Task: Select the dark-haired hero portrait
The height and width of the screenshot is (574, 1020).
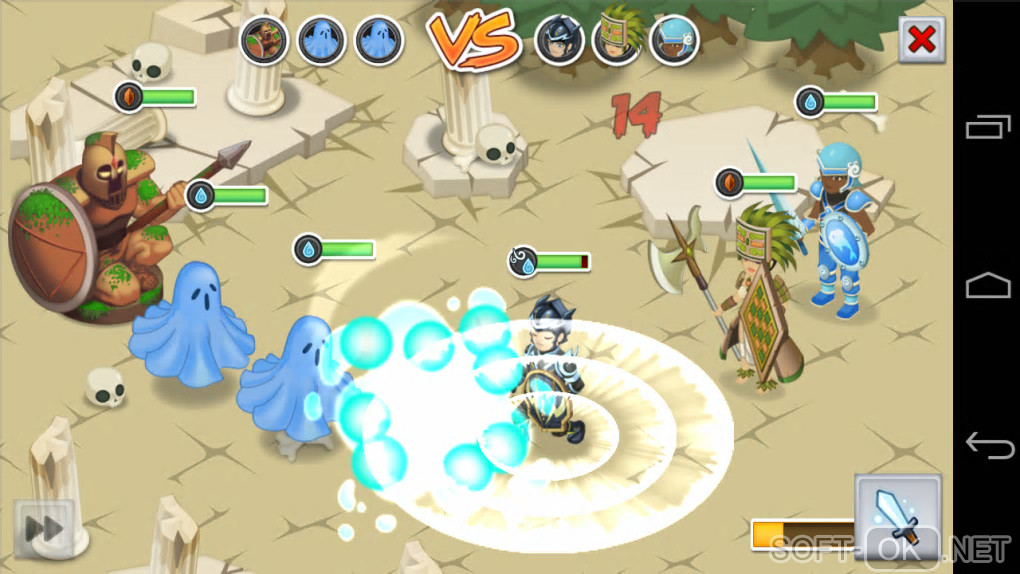Action: point(559,41)
